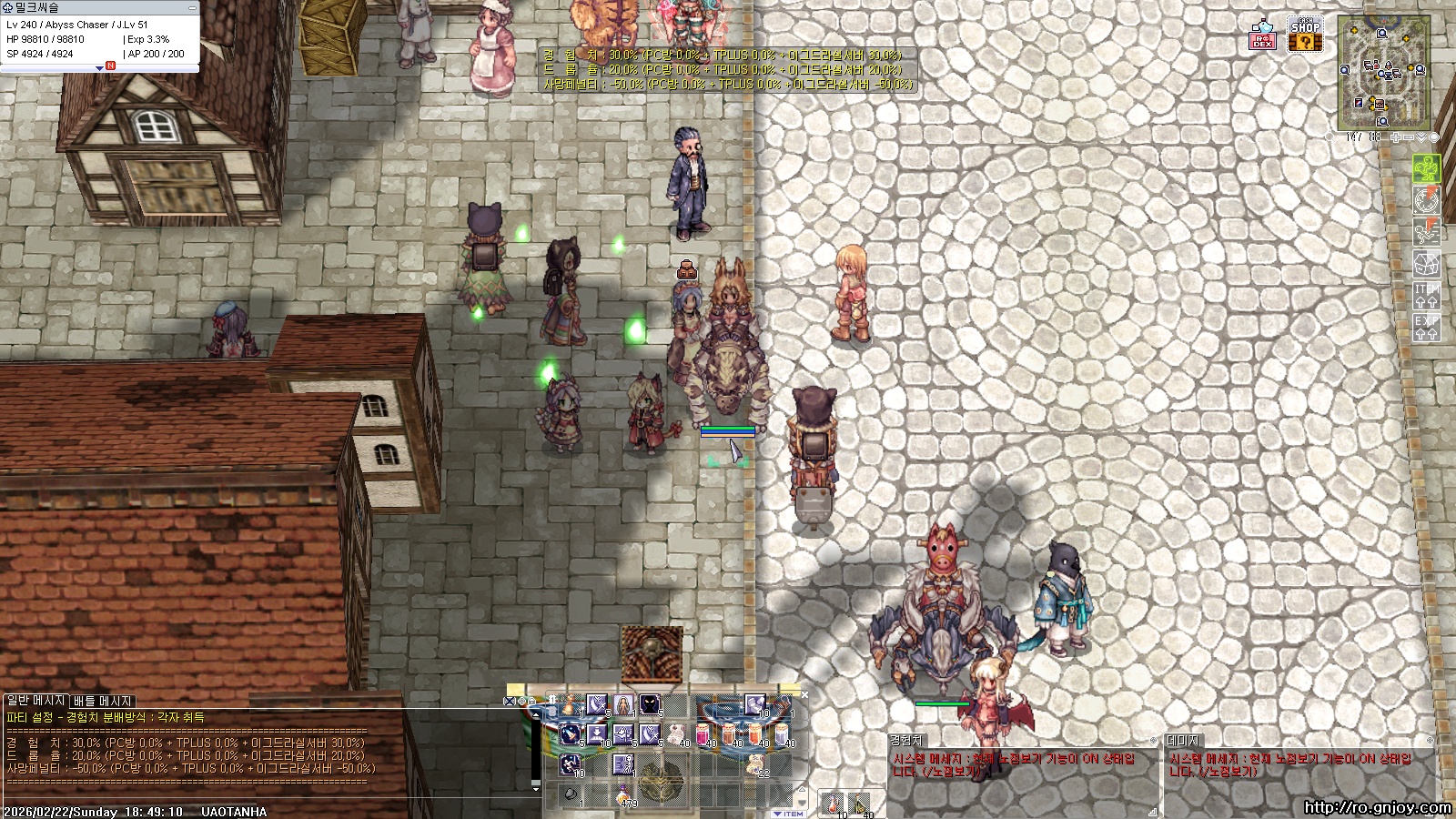Select the green mount buff icon
Image resolution: width=1456 pixels, height=819 pixels.
[1426, 168]
